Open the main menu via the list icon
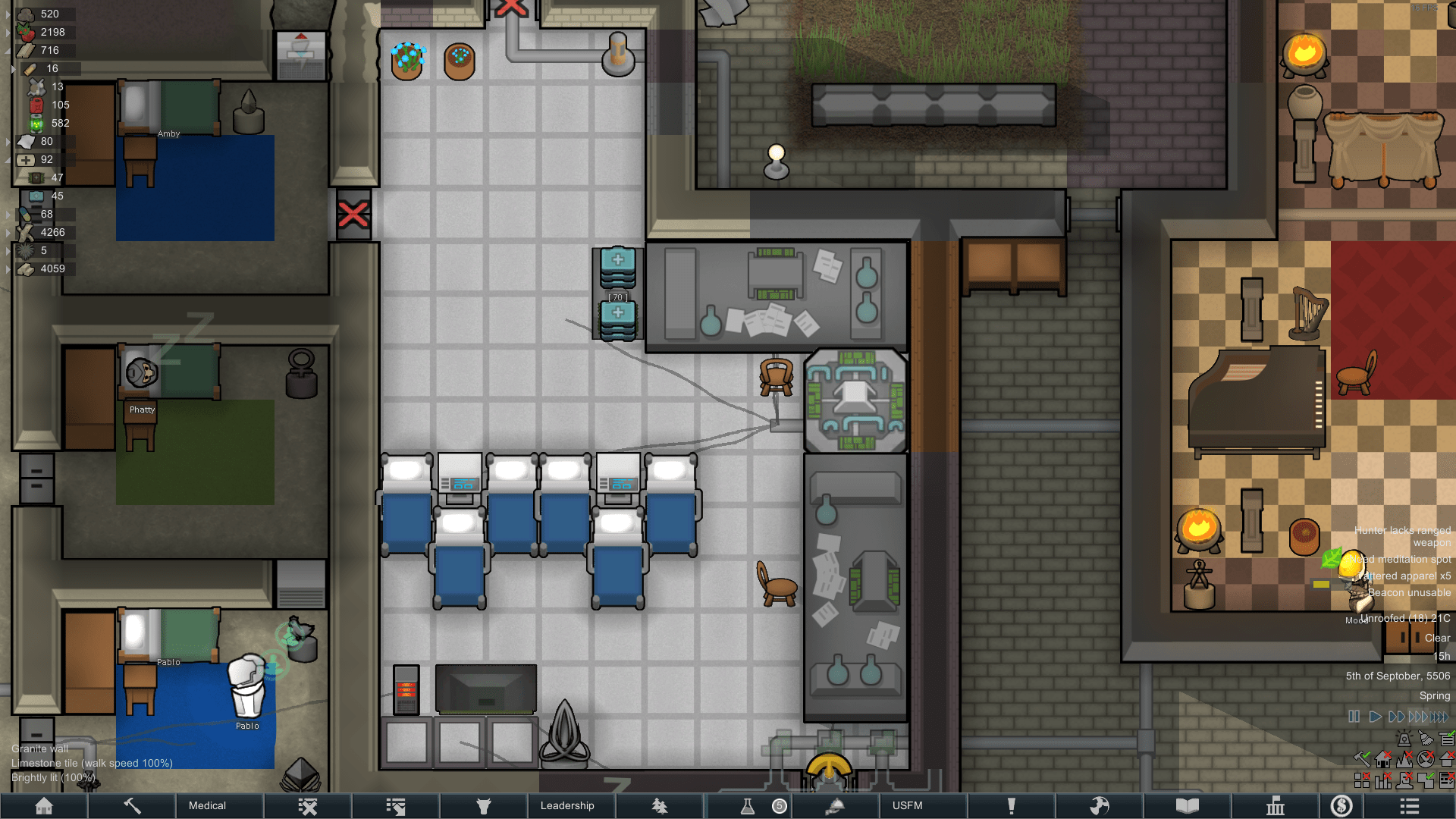Image resolution: width=1456 pixels, height=819 pixels. pos(1410,805)
